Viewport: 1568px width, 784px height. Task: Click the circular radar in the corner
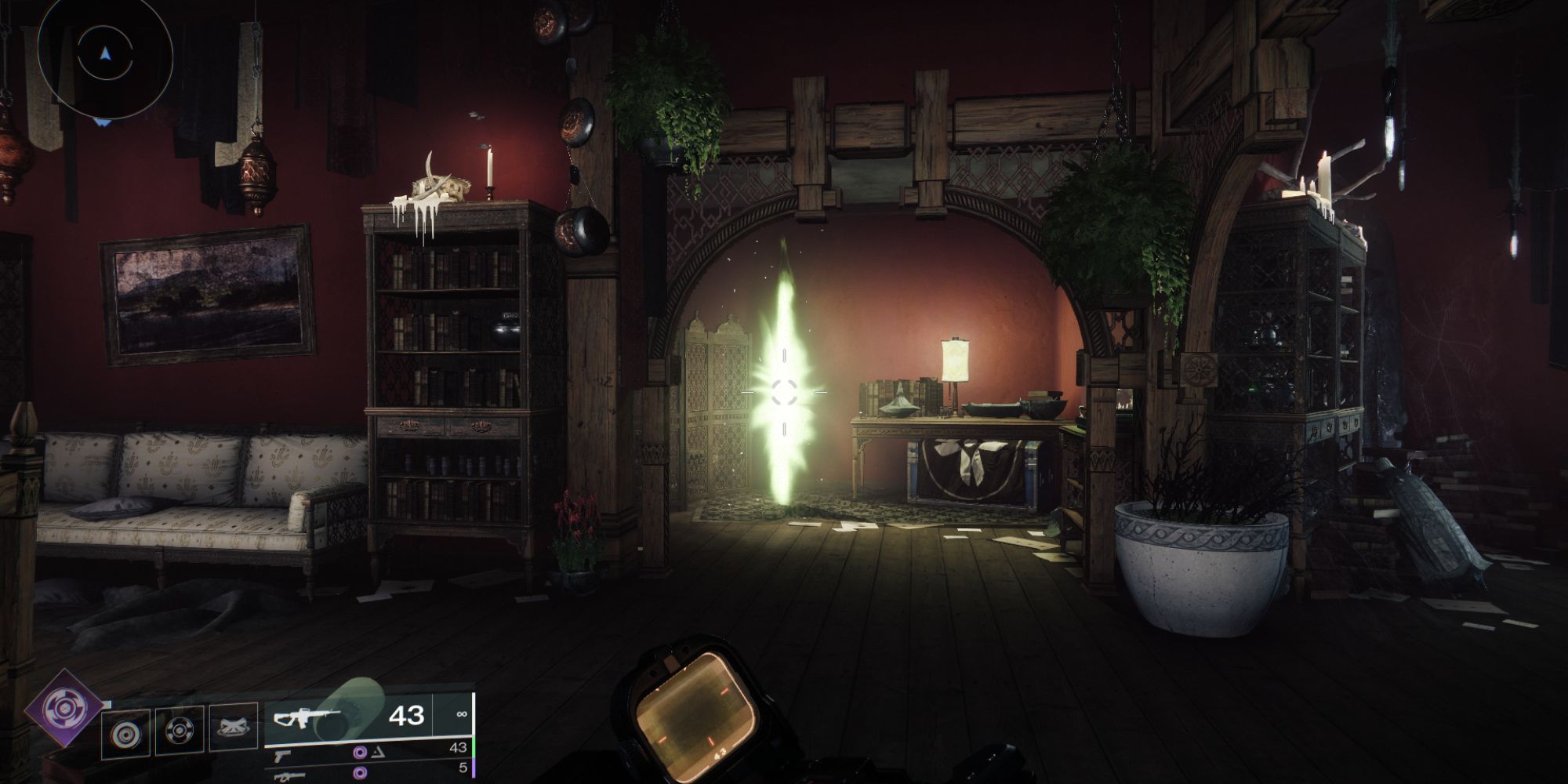tap(104, 53)
